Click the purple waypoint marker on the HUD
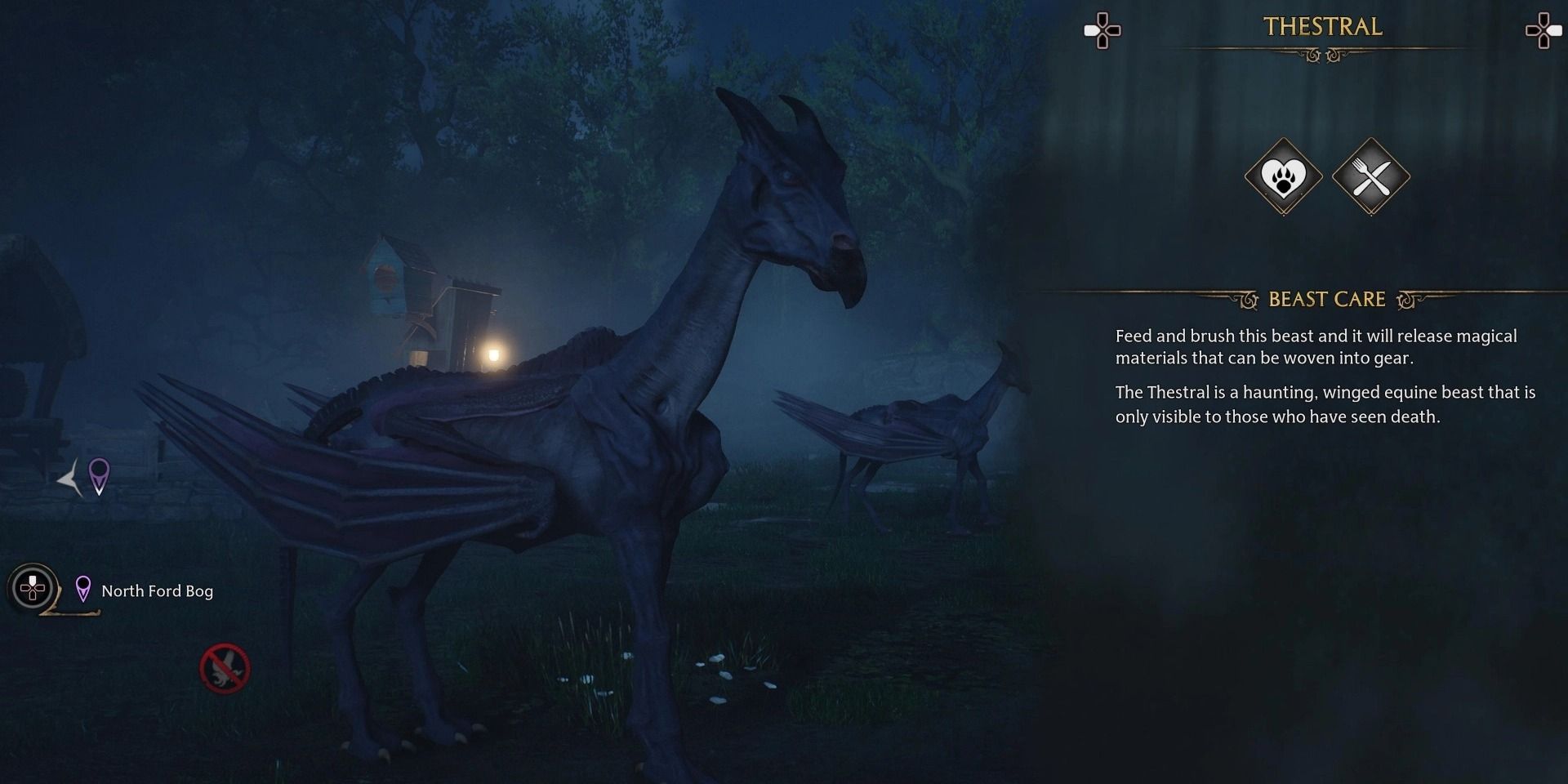The image size is (1568, 784). (x=99, y=475)
